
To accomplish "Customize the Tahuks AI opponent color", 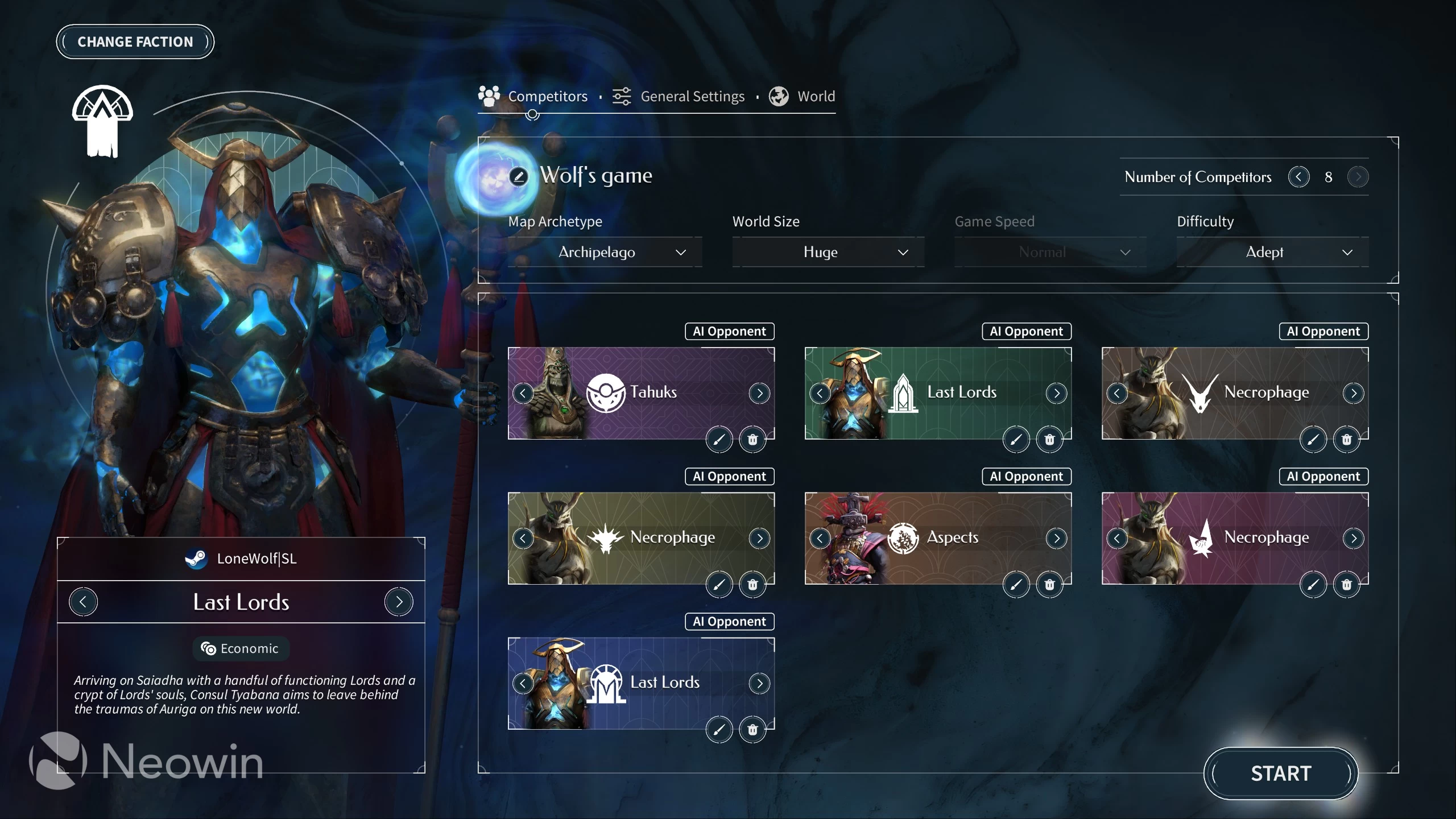I will pyautogui.click(x=719, y=440).
